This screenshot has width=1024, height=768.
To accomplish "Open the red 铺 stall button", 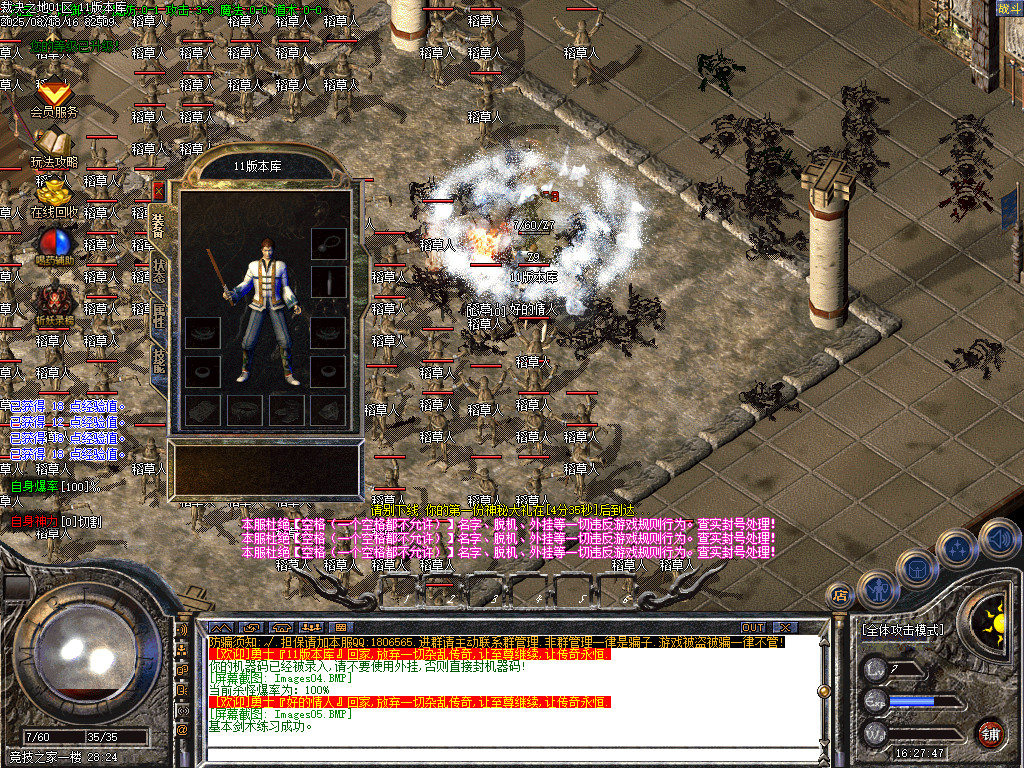I will (x=990, y=732).
